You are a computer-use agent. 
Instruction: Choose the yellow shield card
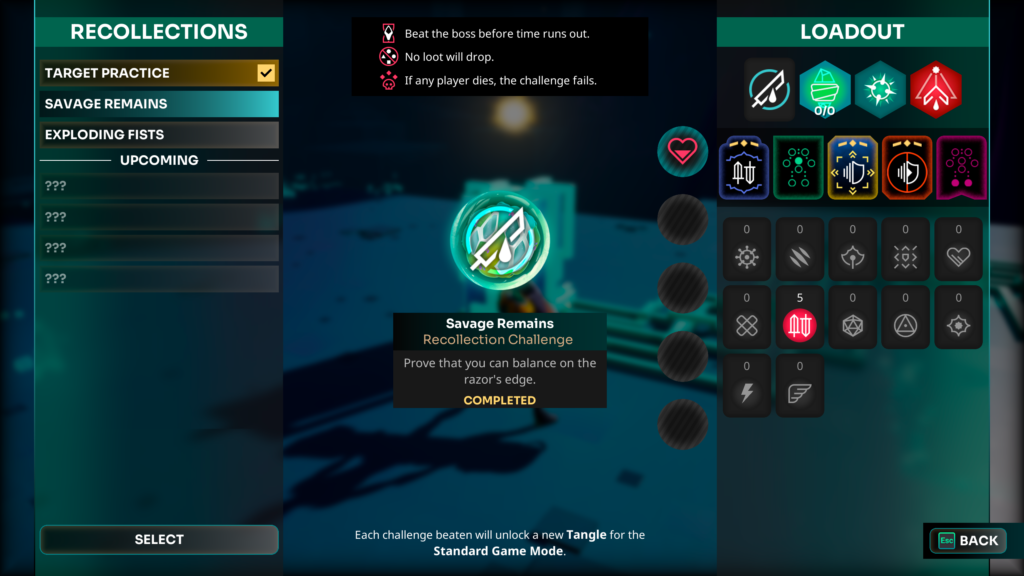(x=853, y=168)
